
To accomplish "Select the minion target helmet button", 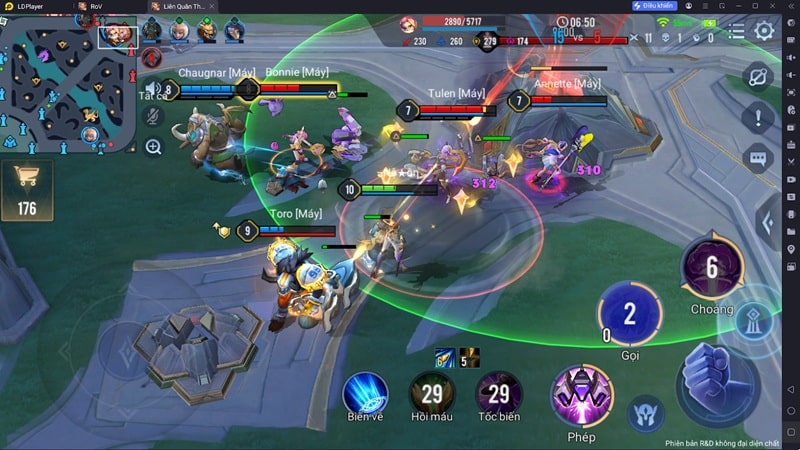I will [646, 413].
